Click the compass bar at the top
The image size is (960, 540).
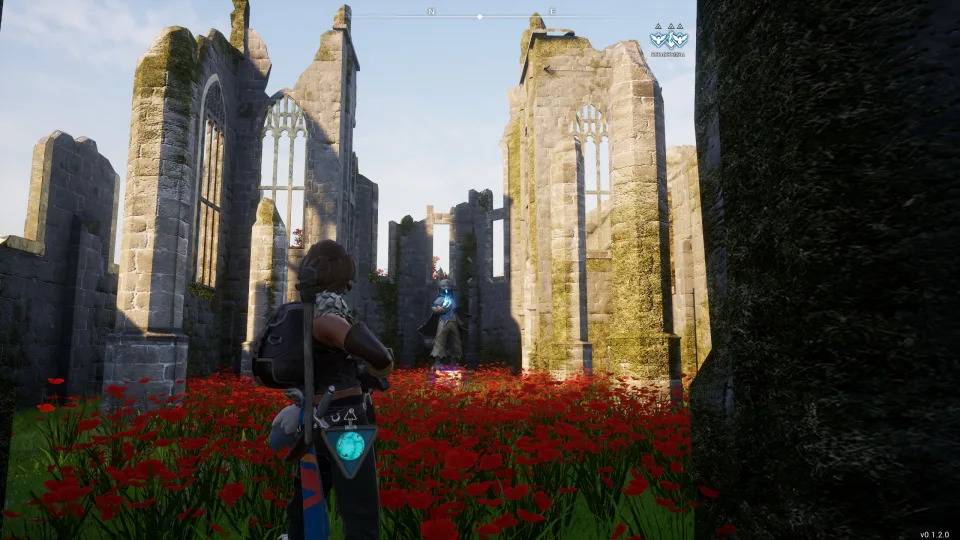tap(480, 15)
